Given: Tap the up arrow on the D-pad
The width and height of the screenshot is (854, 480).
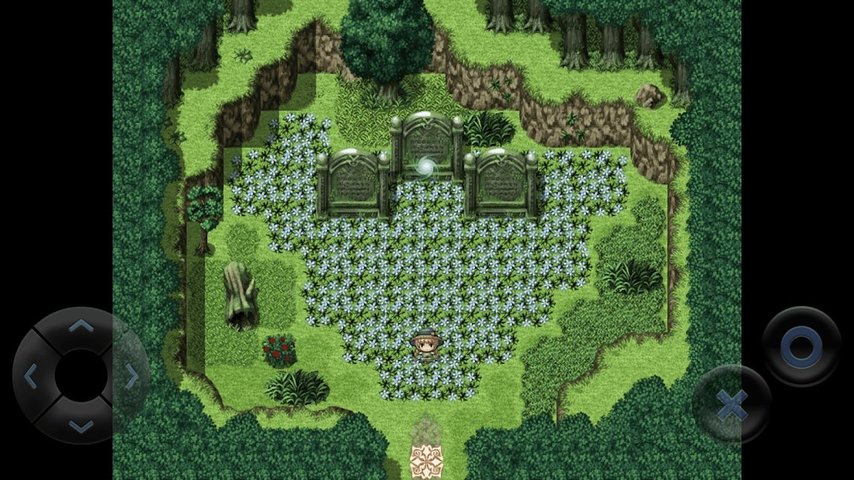Looking at the screenshot, I should [81, 327].
